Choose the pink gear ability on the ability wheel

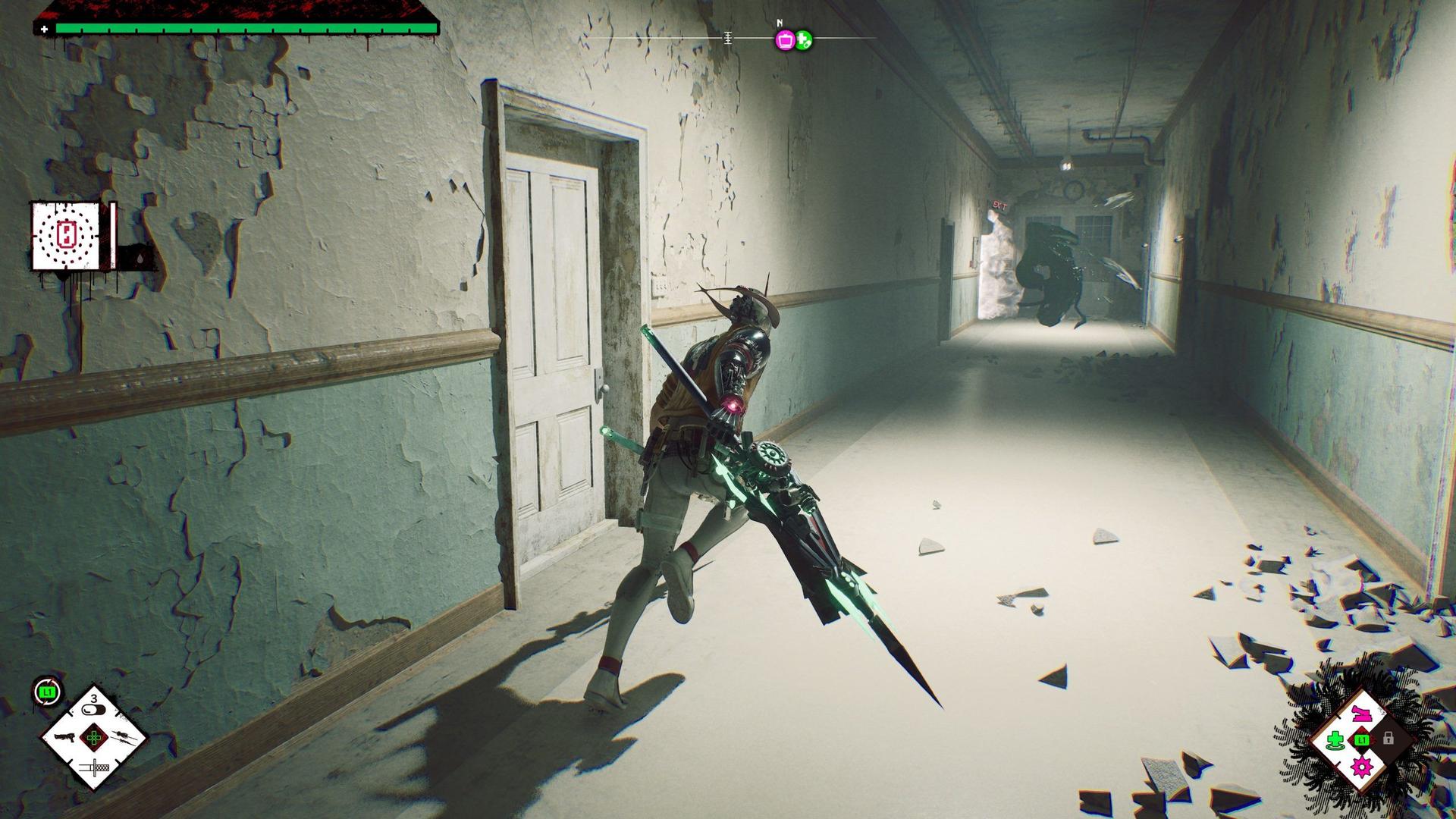[x=1361, y=767]
